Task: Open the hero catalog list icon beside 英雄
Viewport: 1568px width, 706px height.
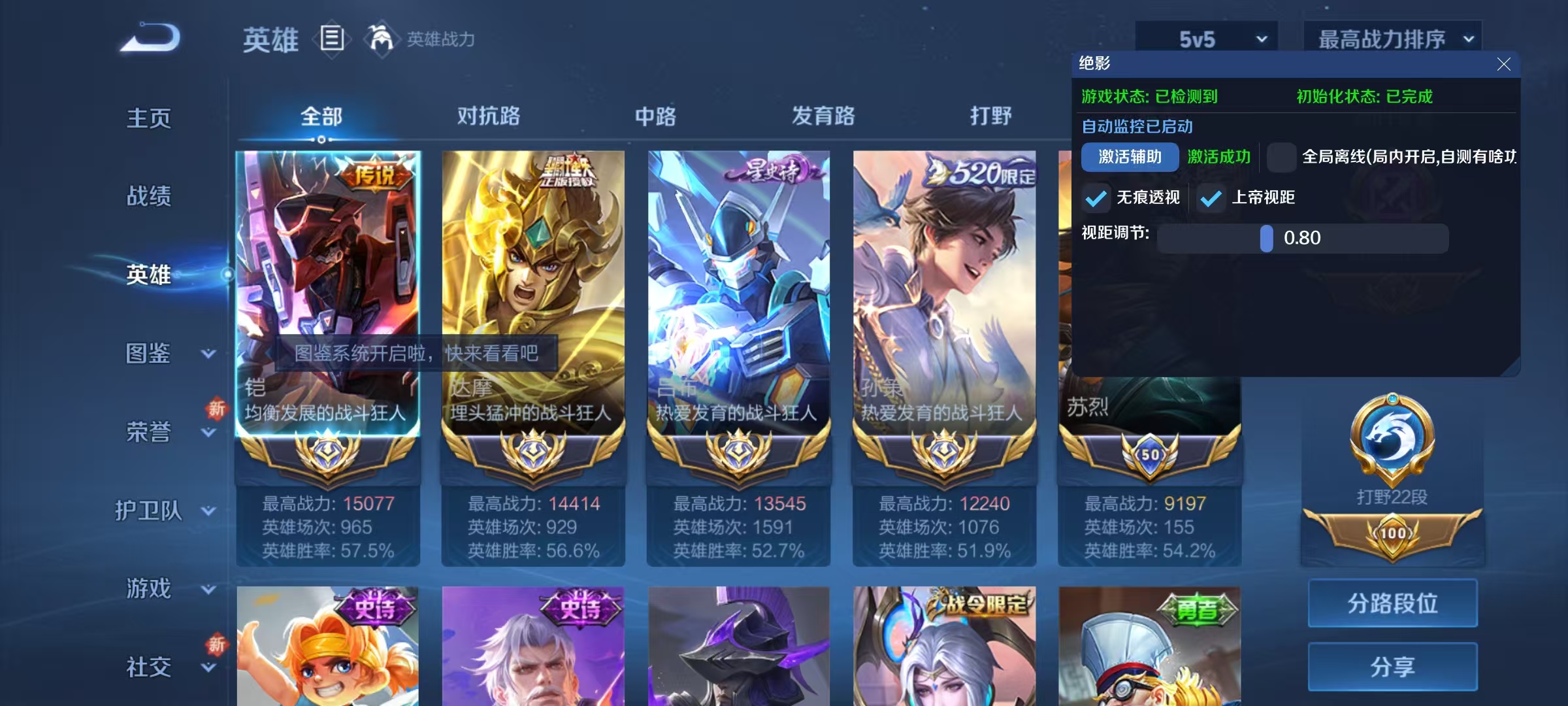Action: [x=332, y=39]
